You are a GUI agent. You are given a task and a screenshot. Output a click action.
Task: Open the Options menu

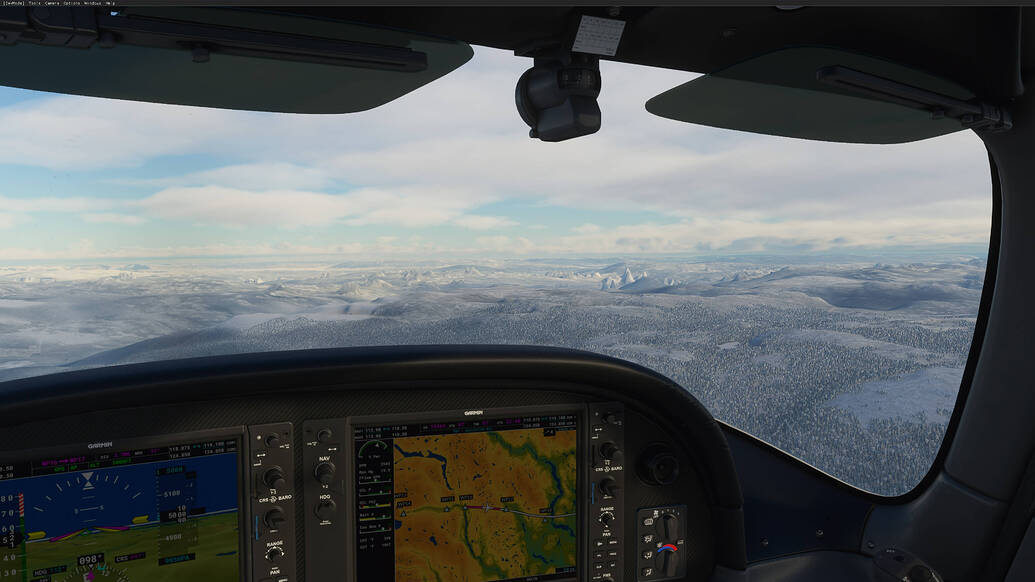pyautogui.click(x=72, y=3)
